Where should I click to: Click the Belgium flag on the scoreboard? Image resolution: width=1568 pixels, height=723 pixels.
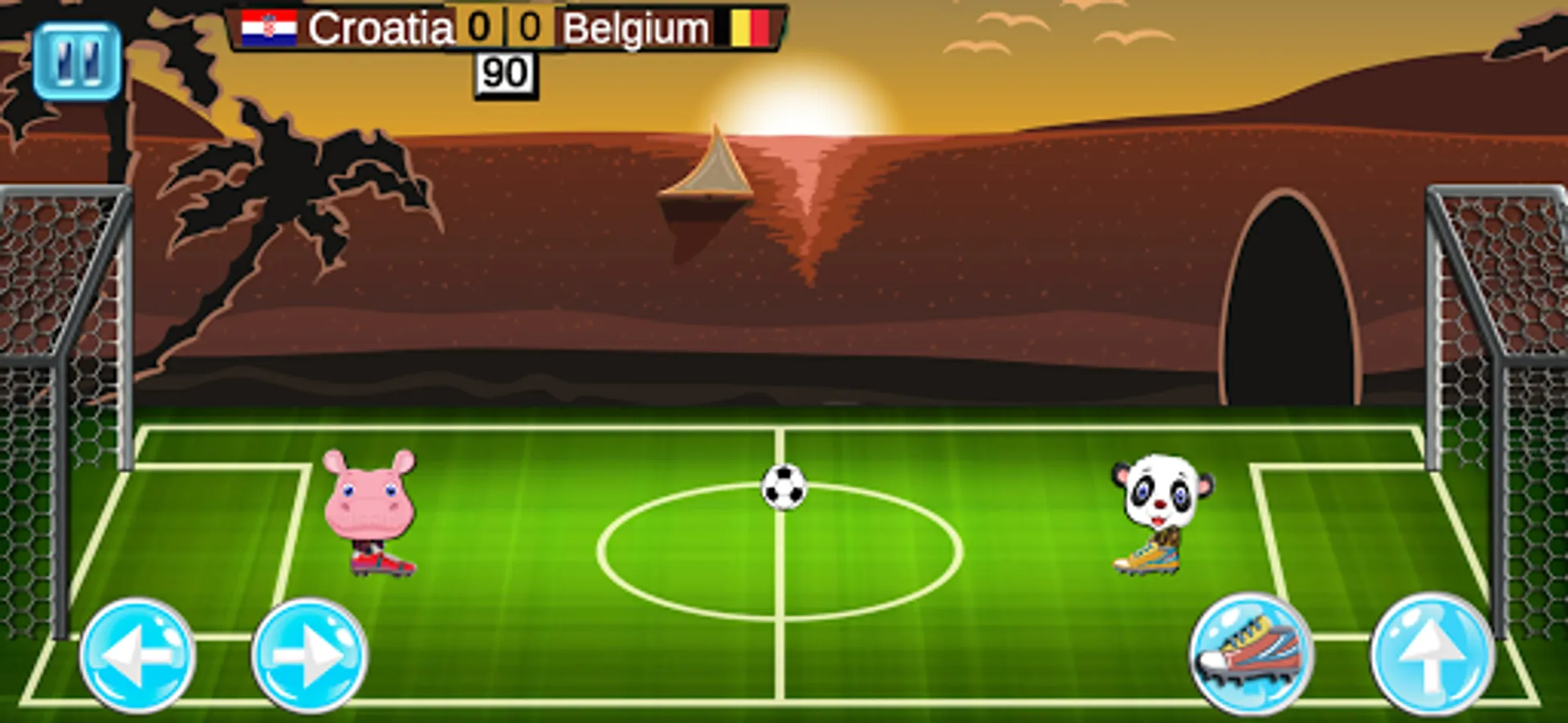coord(753,27)
